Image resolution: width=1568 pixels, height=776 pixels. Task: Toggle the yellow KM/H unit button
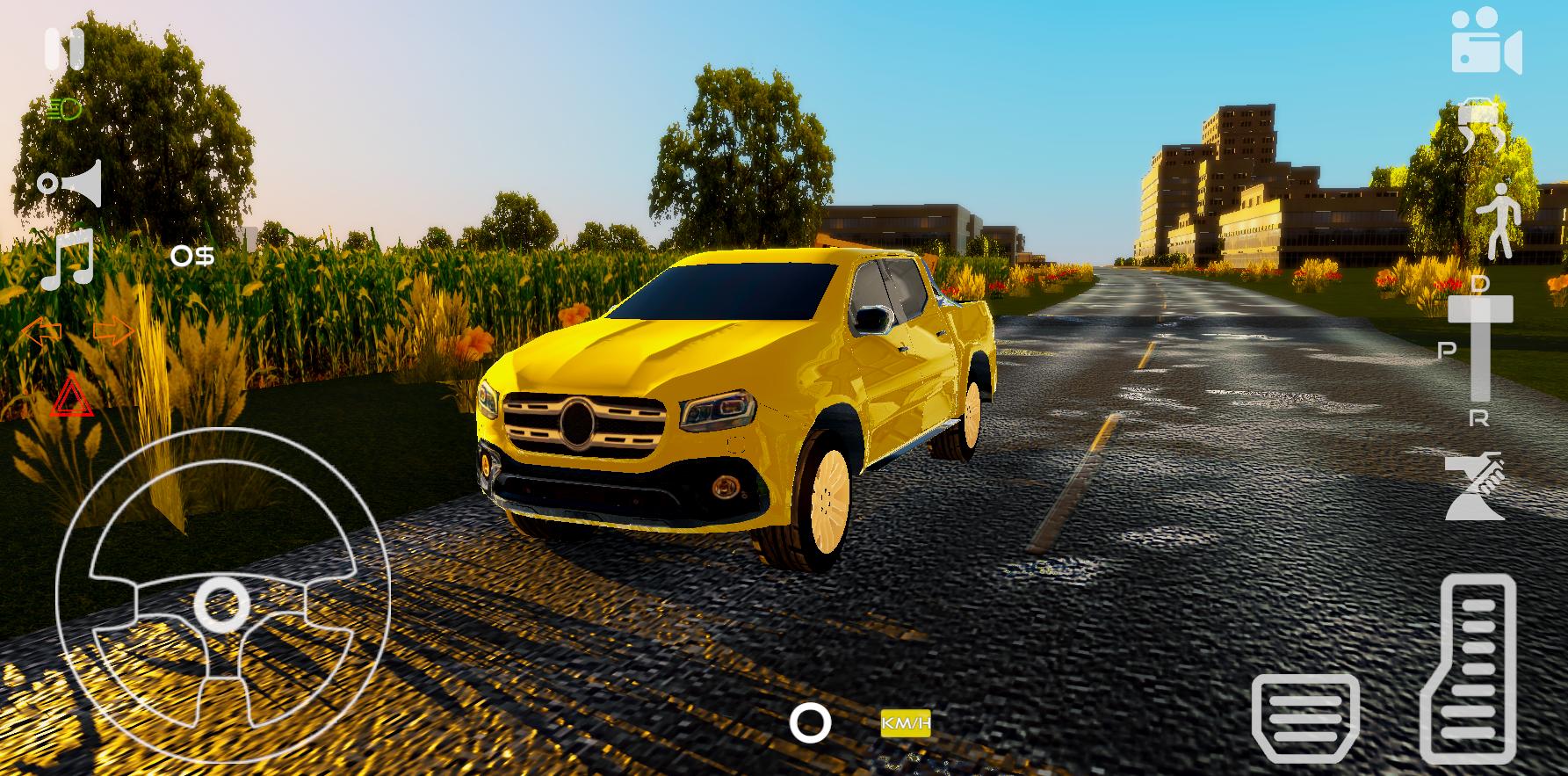906,724
